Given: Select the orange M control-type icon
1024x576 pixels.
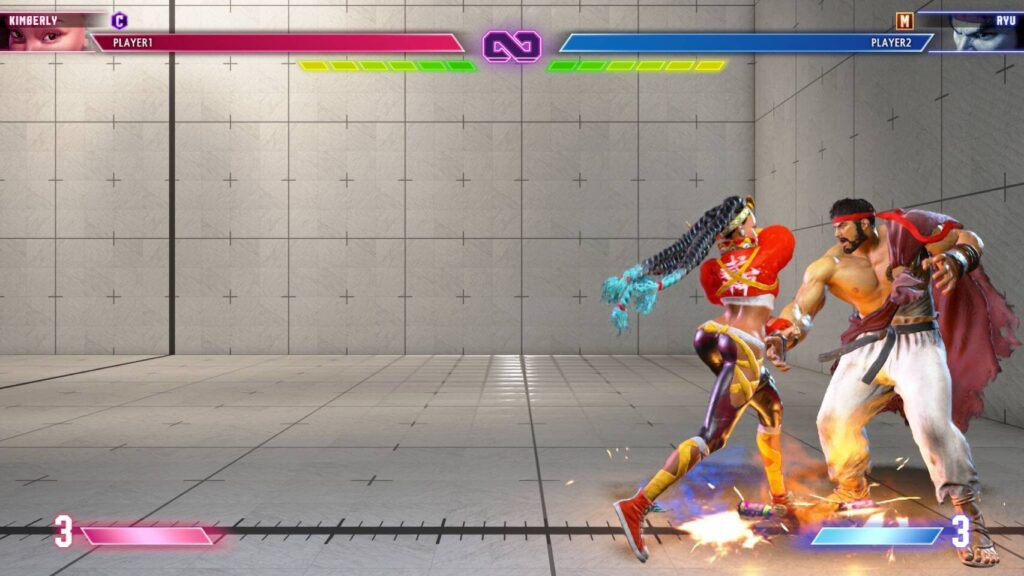Looking at the screenshot, I should coord(904,21).
